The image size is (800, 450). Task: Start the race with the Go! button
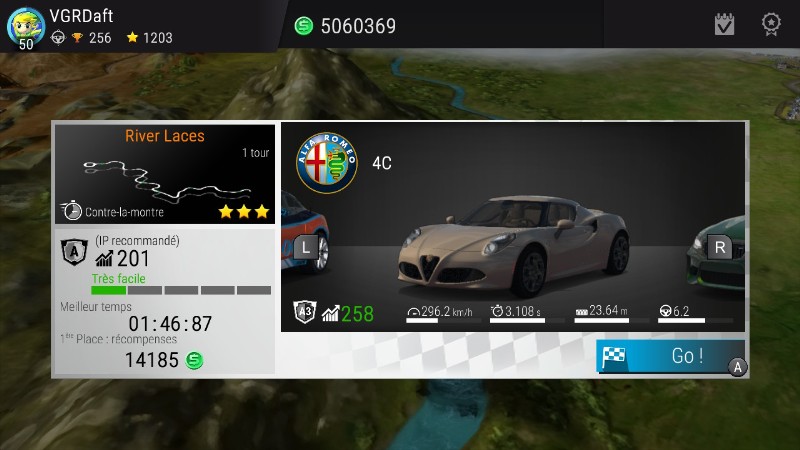click(x=671, y=356)
